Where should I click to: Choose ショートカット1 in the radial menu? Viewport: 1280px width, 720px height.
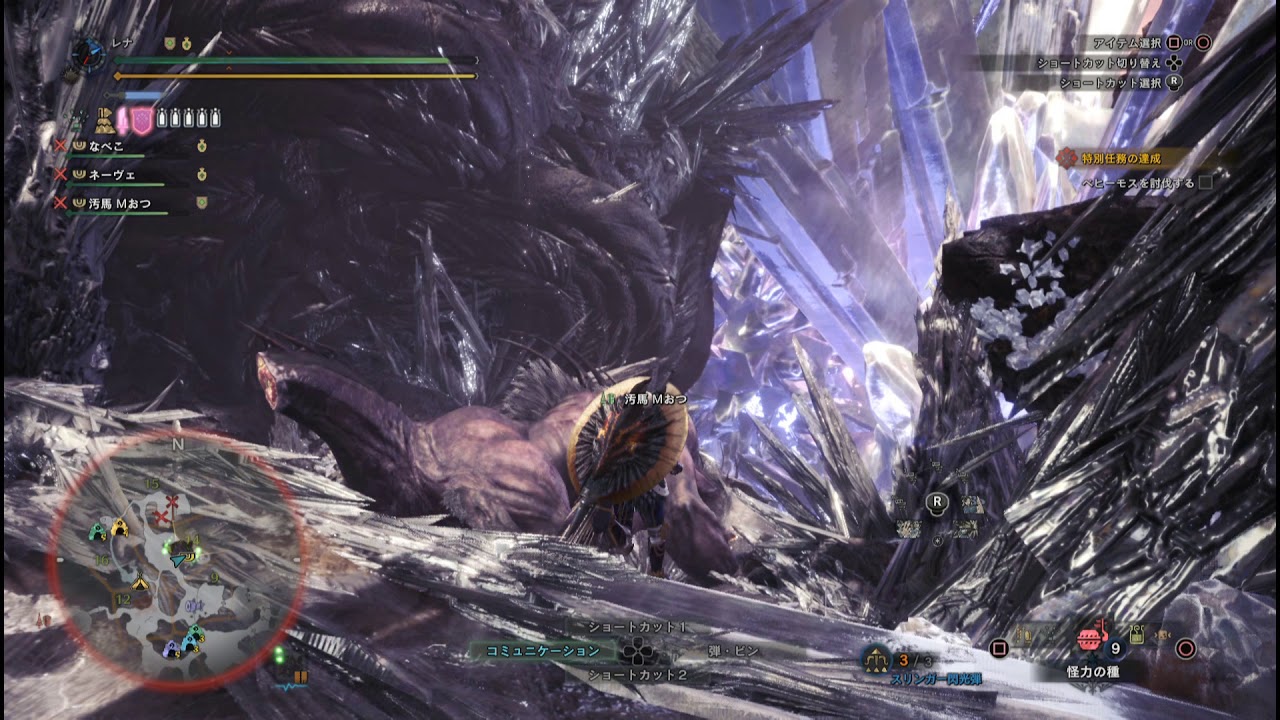(636, 627)
